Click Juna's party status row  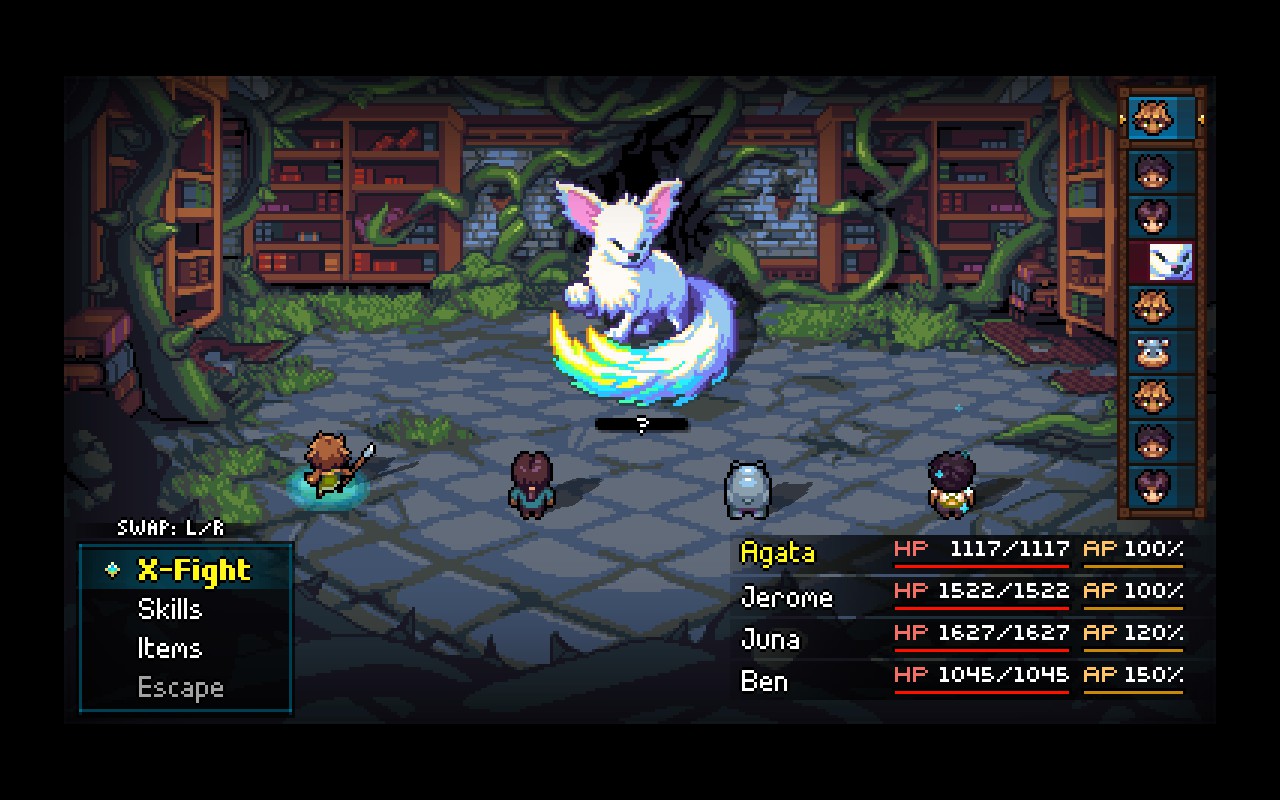click(x=960, y=637)
